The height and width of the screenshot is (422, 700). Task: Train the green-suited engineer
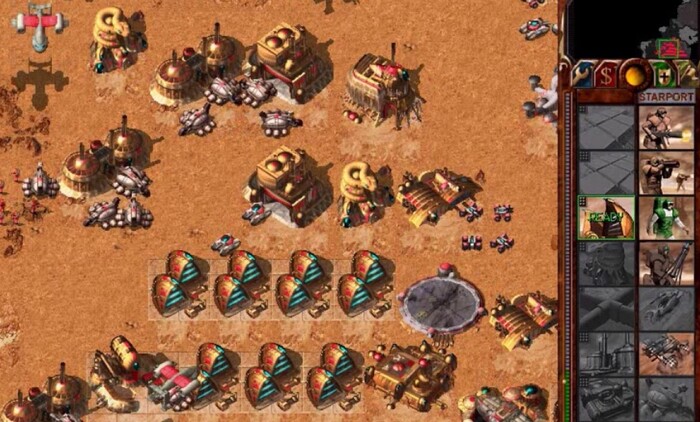[667, 217]
